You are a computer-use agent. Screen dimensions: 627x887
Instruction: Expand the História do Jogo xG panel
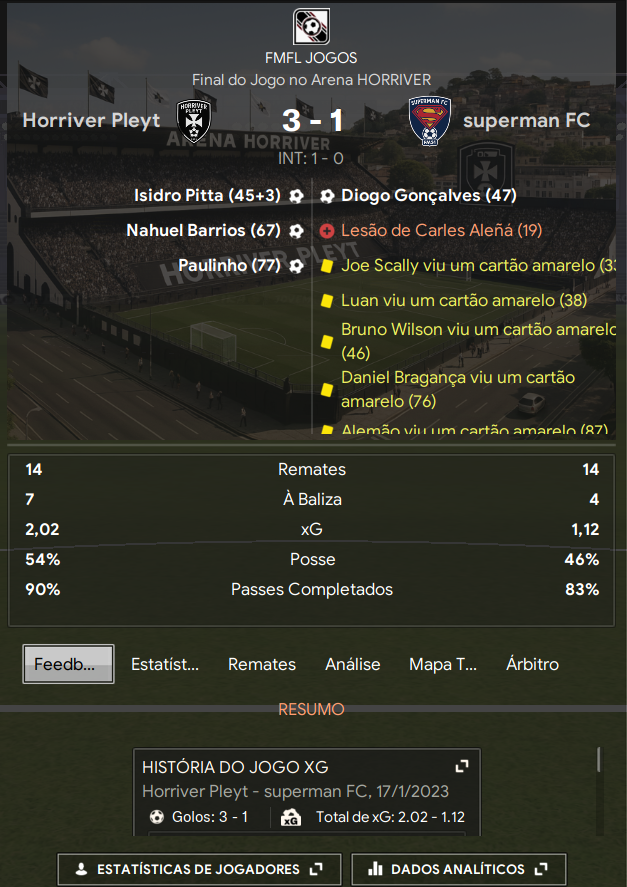462,766
